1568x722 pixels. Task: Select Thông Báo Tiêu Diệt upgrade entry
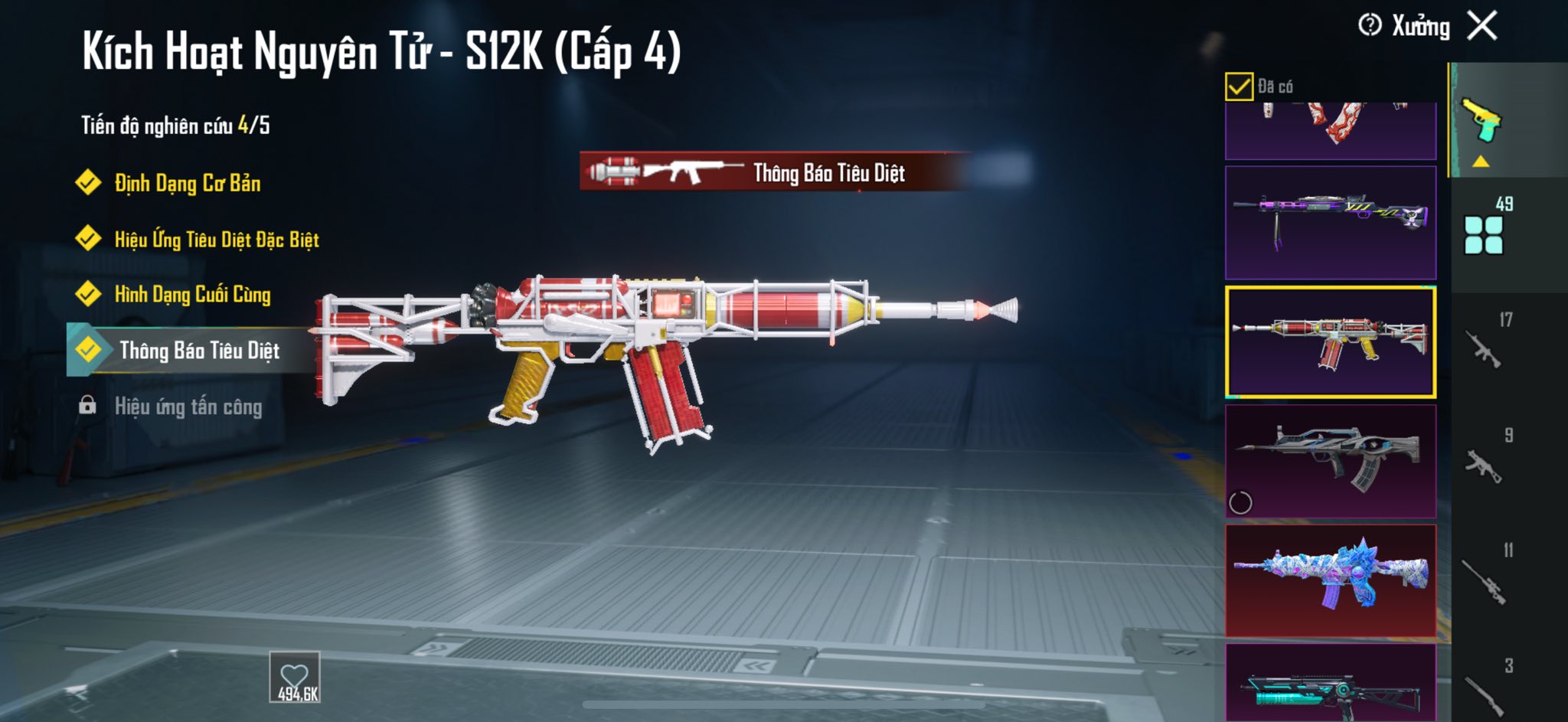click(x=199, y=351)
